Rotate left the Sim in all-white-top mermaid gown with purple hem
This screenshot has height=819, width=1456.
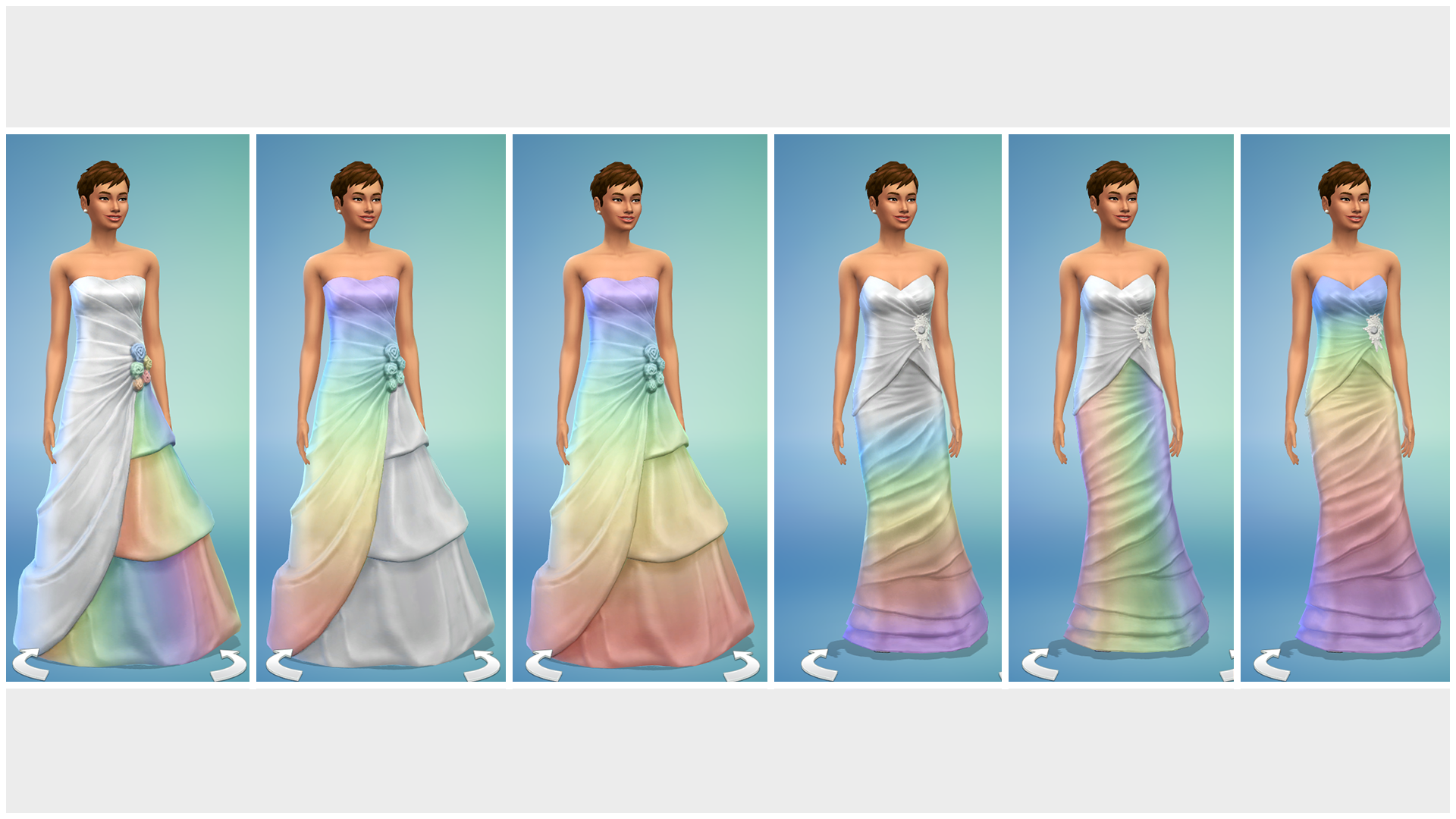819,664
